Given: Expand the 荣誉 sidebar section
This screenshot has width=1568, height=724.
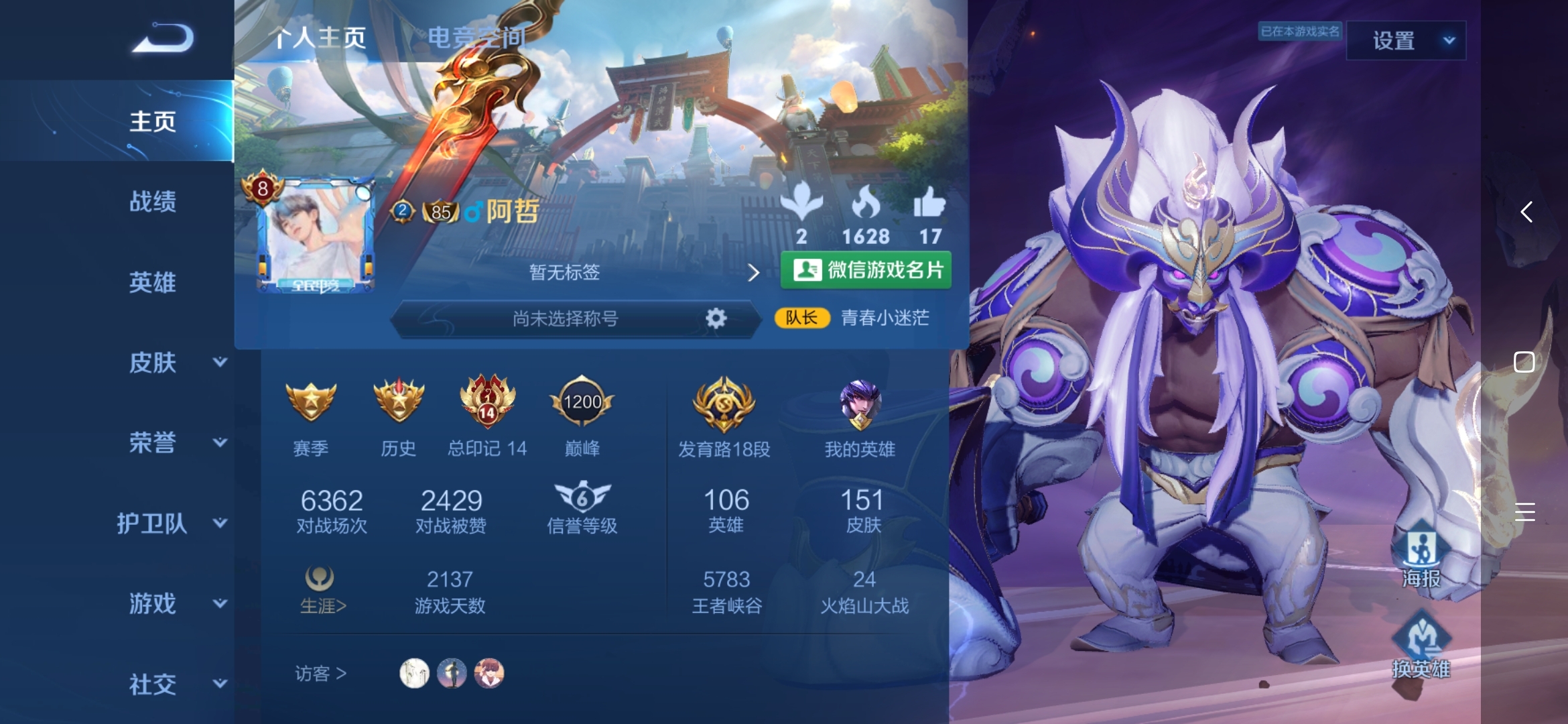Looking at the screenshot, I should pos(176,443).
